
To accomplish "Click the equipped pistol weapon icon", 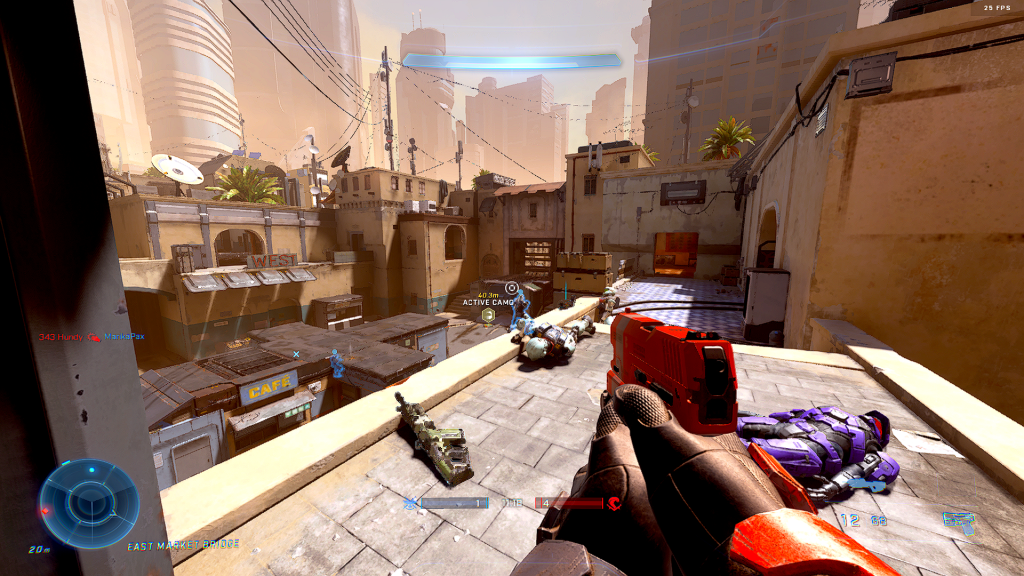I will [x=958, y=520].
